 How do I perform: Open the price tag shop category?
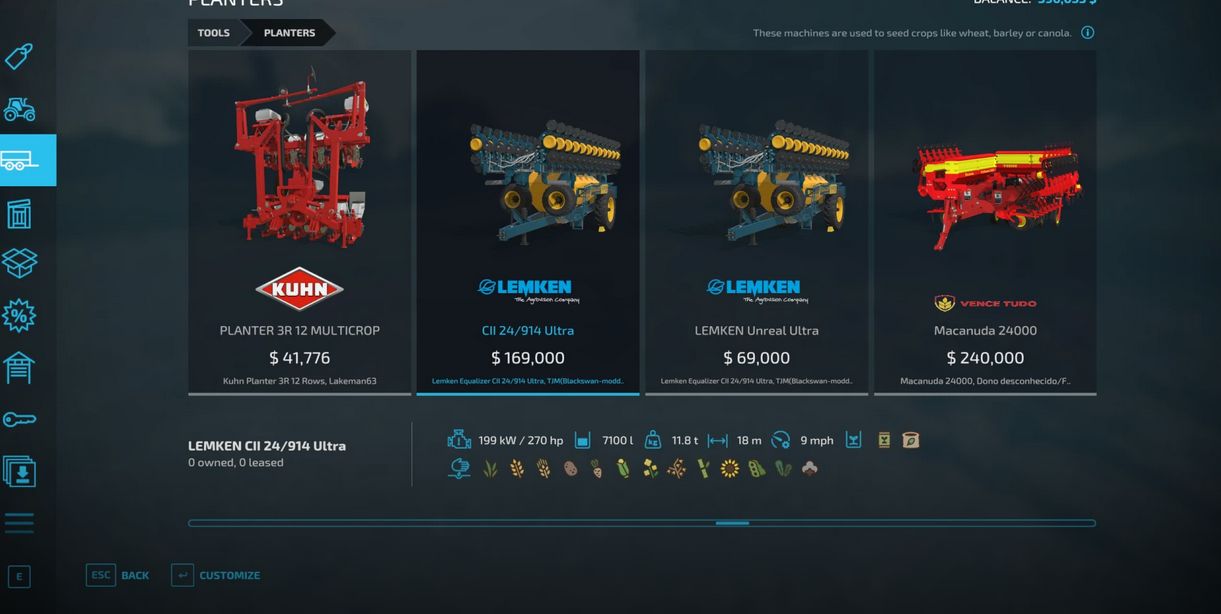19,56
